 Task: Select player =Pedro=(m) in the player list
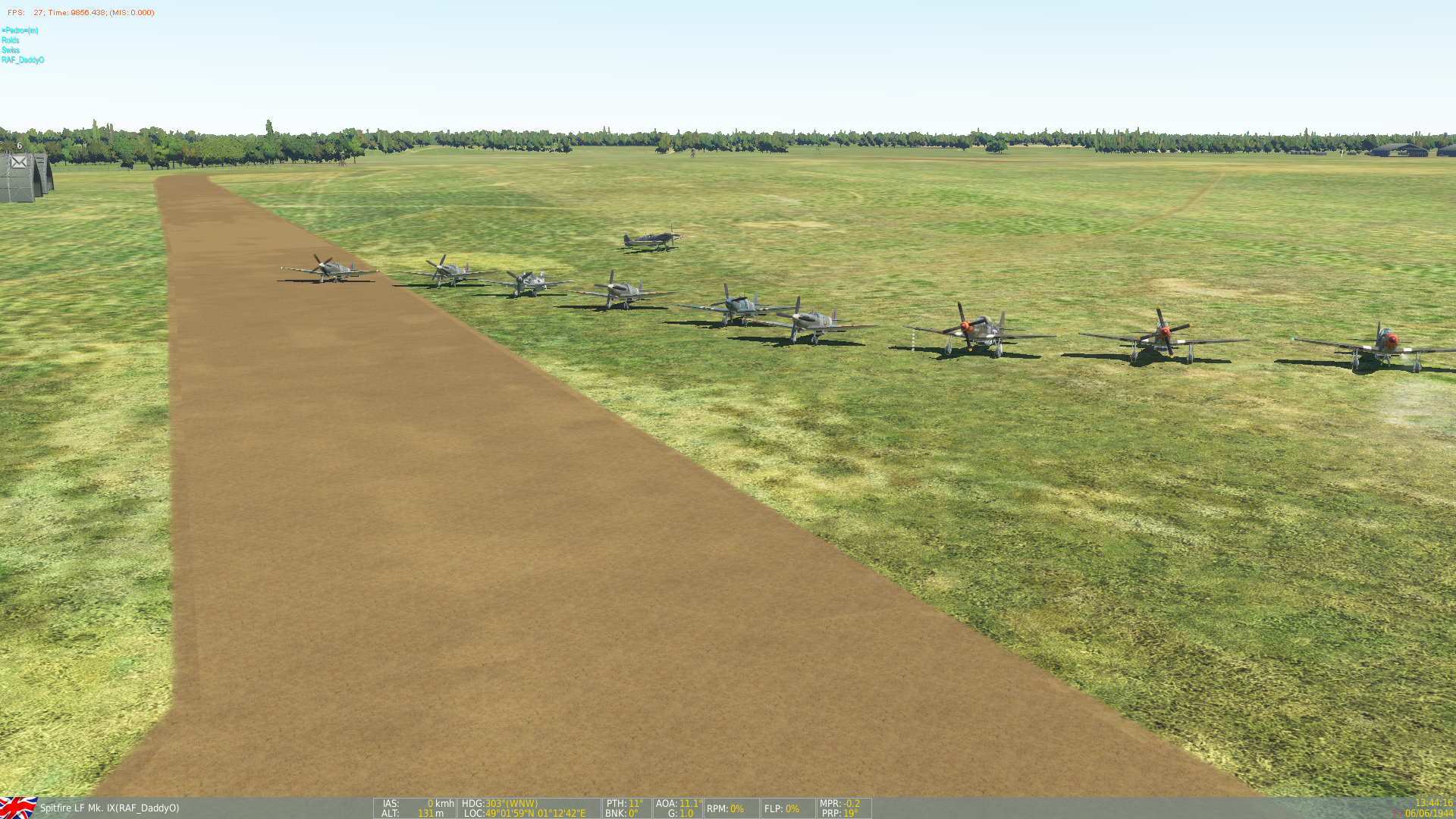point(20,30)
